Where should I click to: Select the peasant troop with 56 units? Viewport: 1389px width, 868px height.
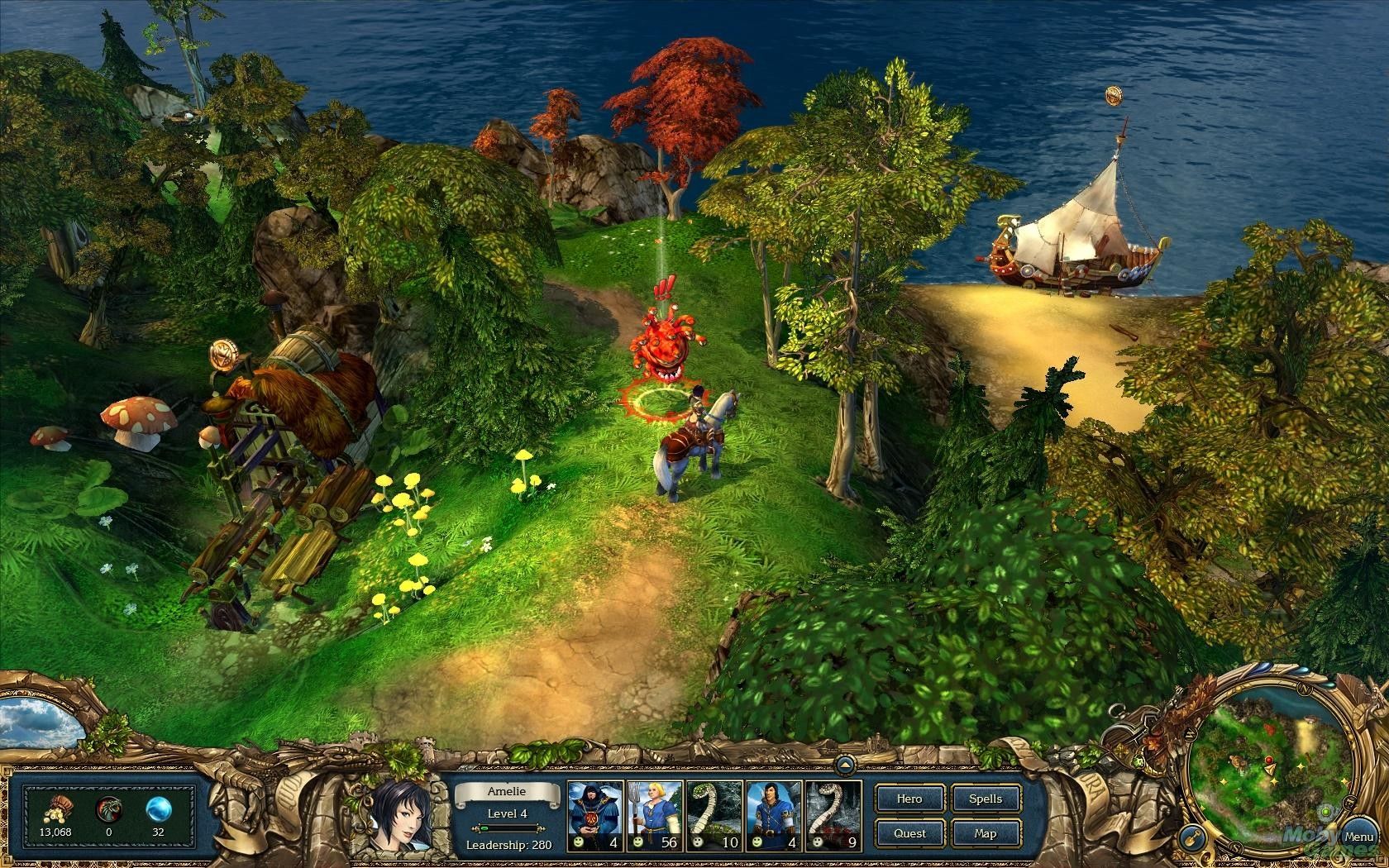(654, 815)
